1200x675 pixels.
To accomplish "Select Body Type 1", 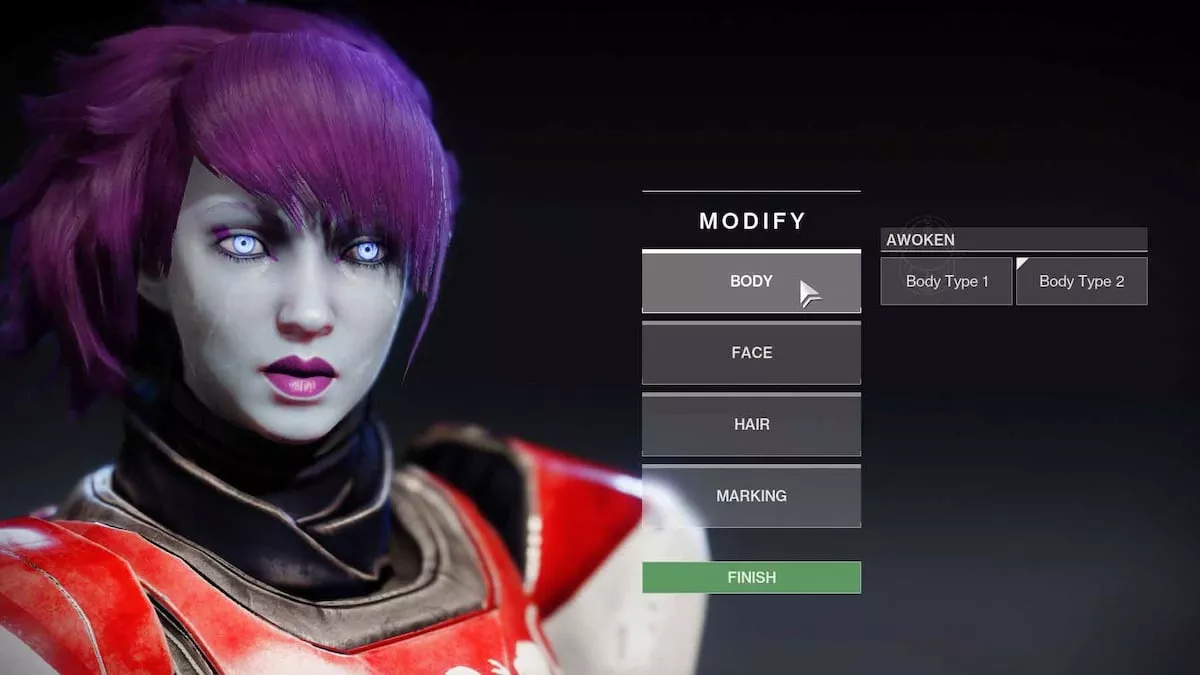I will coord(946,282).
